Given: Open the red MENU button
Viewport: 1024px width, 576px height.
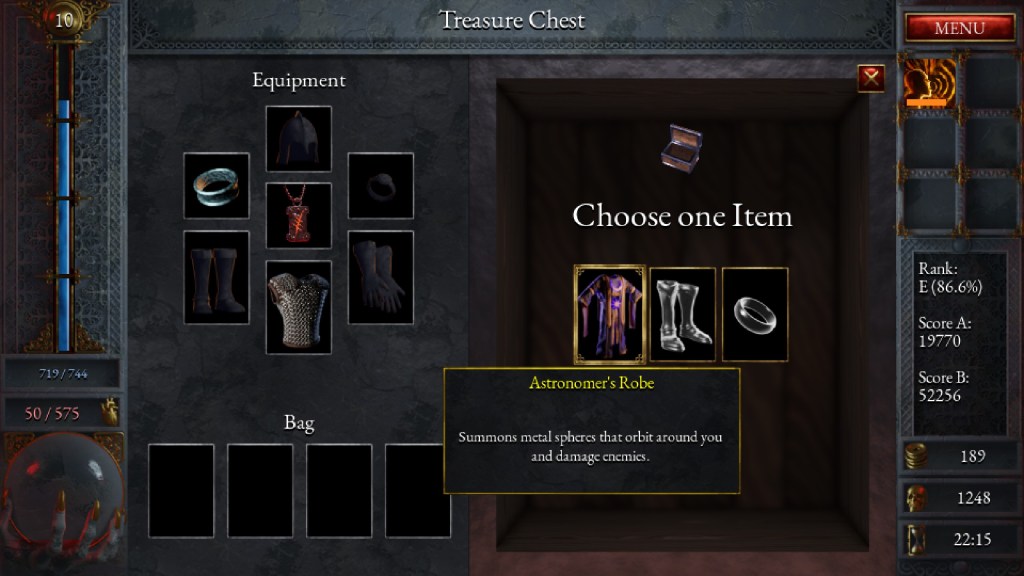Looking at the screenshot, I should pyautogui.click(x=959, y=28).
